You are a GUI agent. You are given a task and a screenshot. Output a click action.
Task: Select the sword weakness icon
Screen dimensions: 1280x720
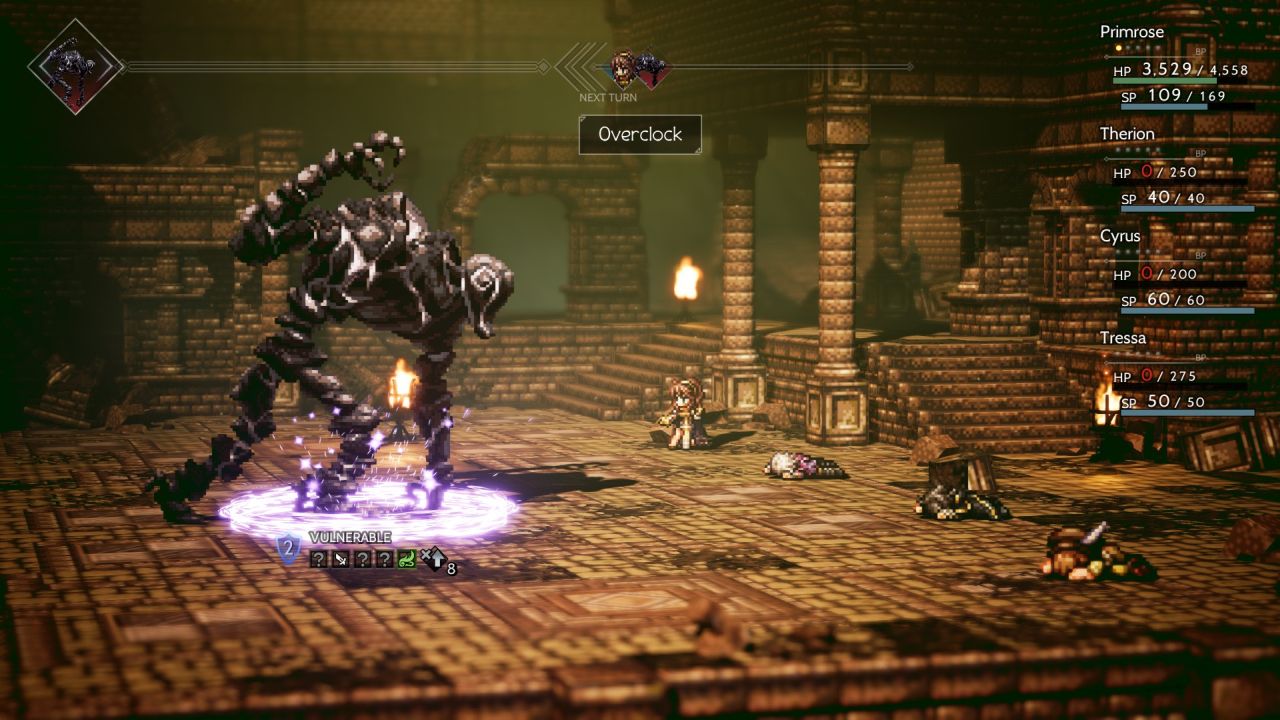tap(341, 559)
